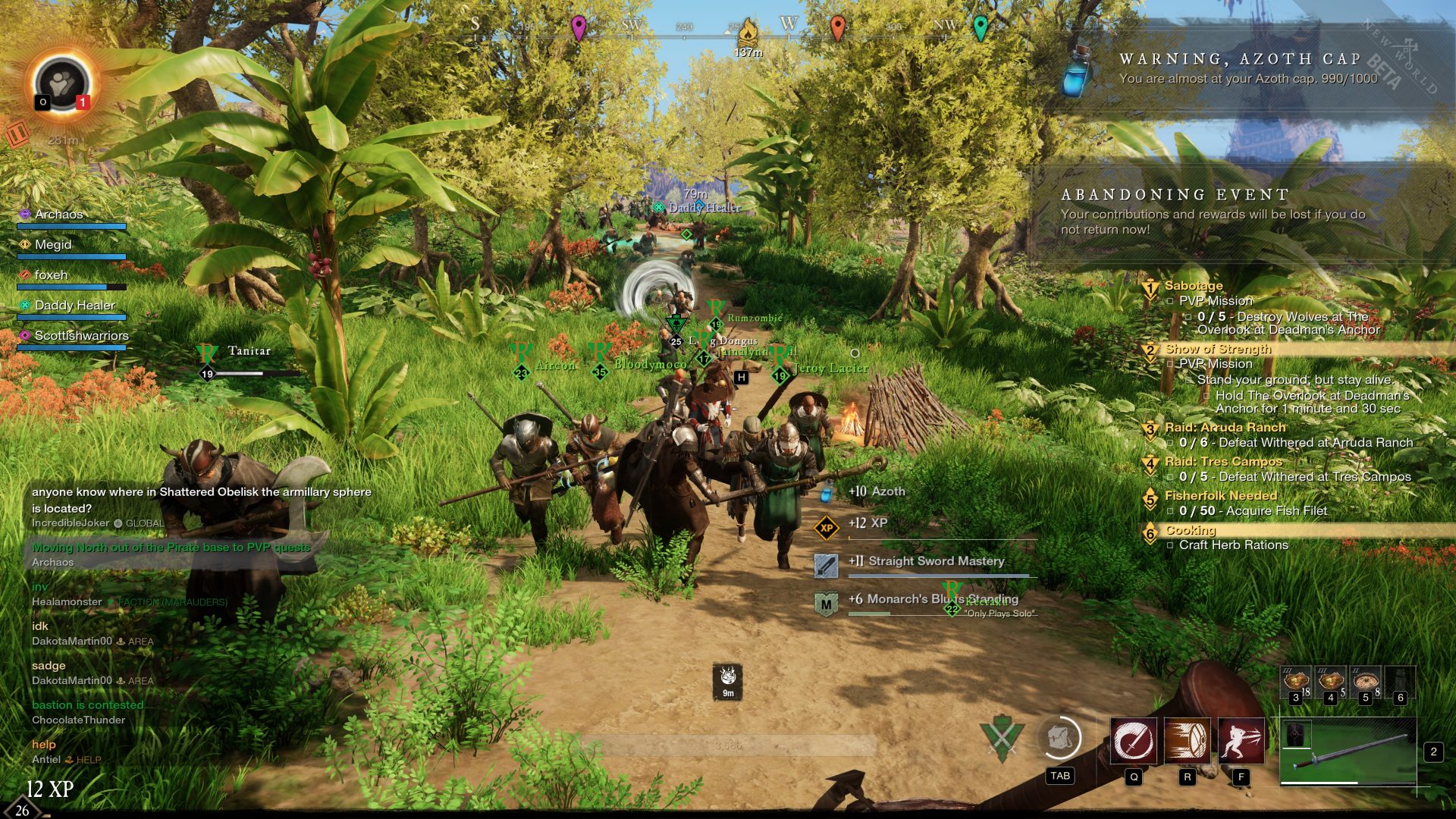
Task: Pick Daddy Healer from the party list
Action: pos(74,306)
